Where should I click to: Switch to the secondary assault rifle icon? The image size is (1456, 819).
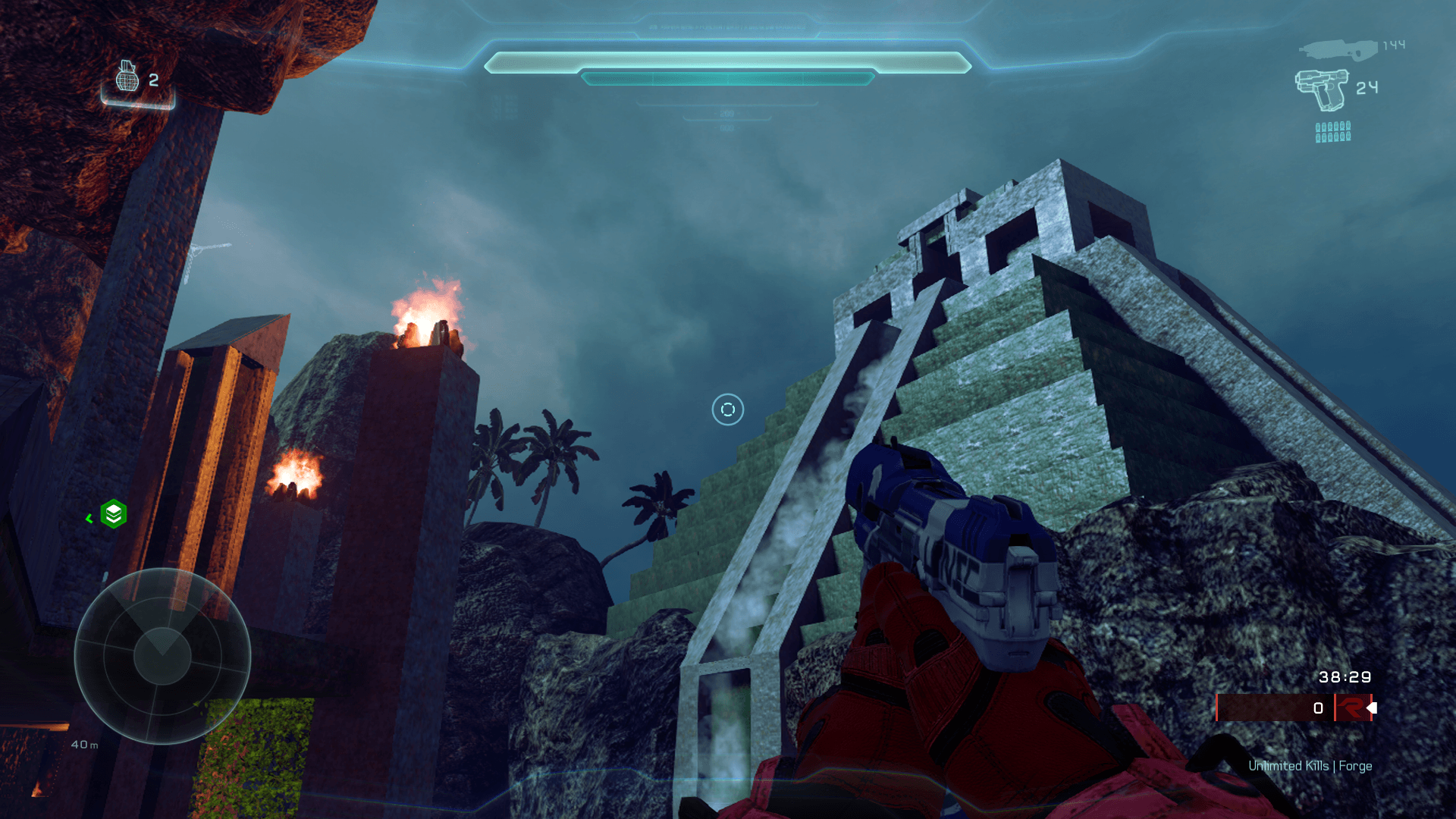(1338, 50)
